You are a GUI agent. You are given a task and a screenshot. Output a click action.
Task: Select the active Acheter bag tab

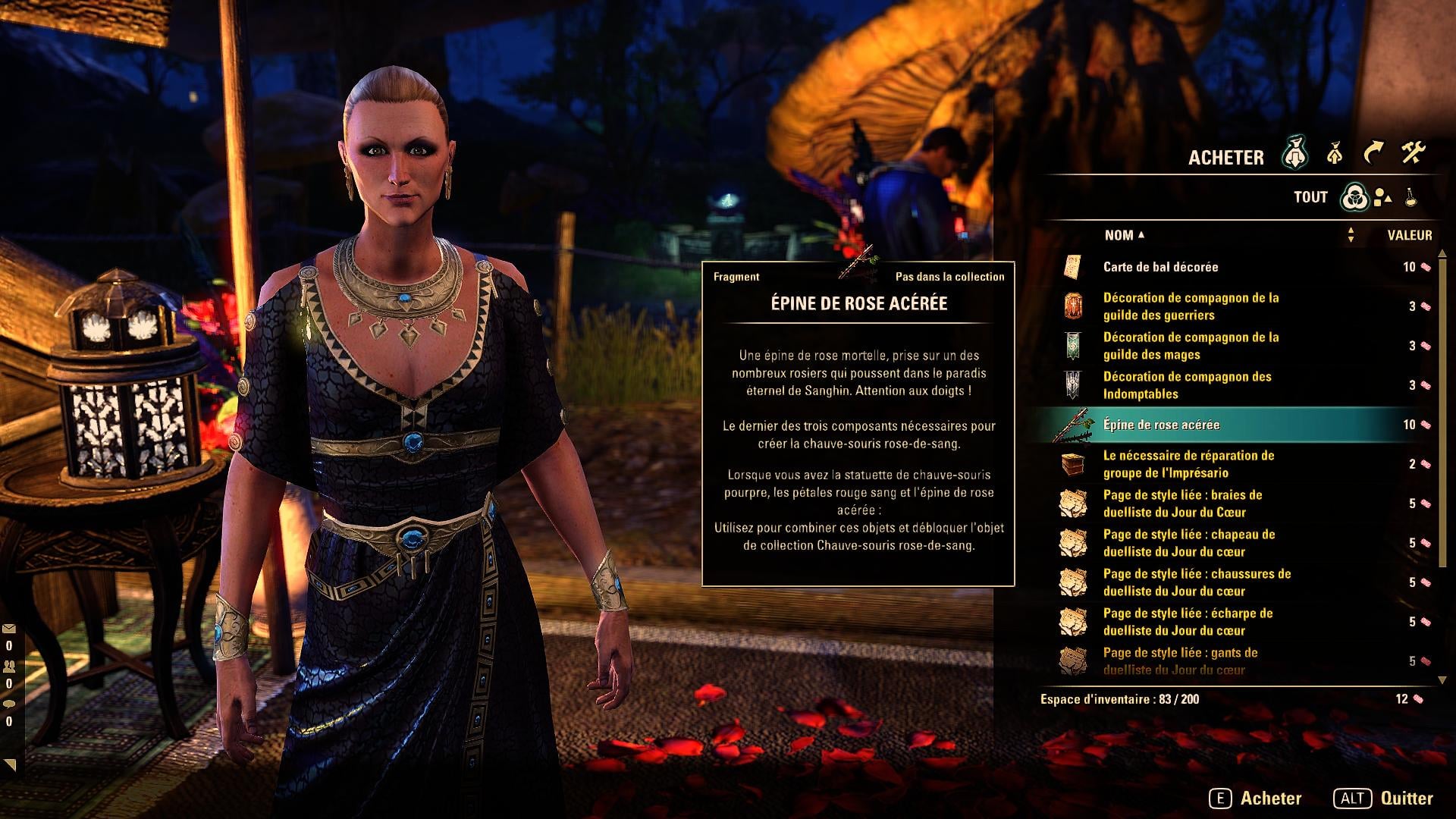pyautogui.click(x=1295, y=155)
